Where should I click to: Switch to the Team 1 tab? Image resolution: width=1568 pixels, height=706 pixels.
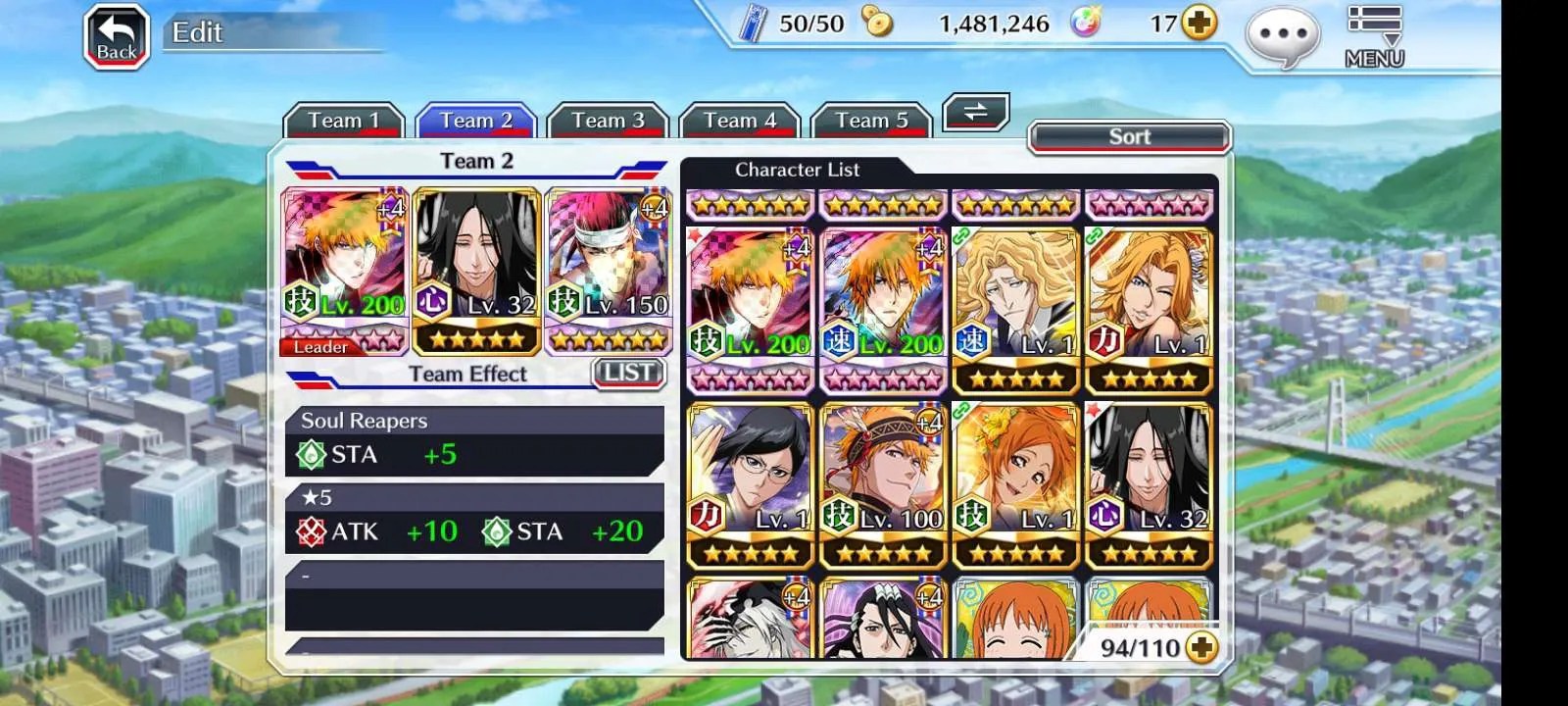[x=343, y=121]
